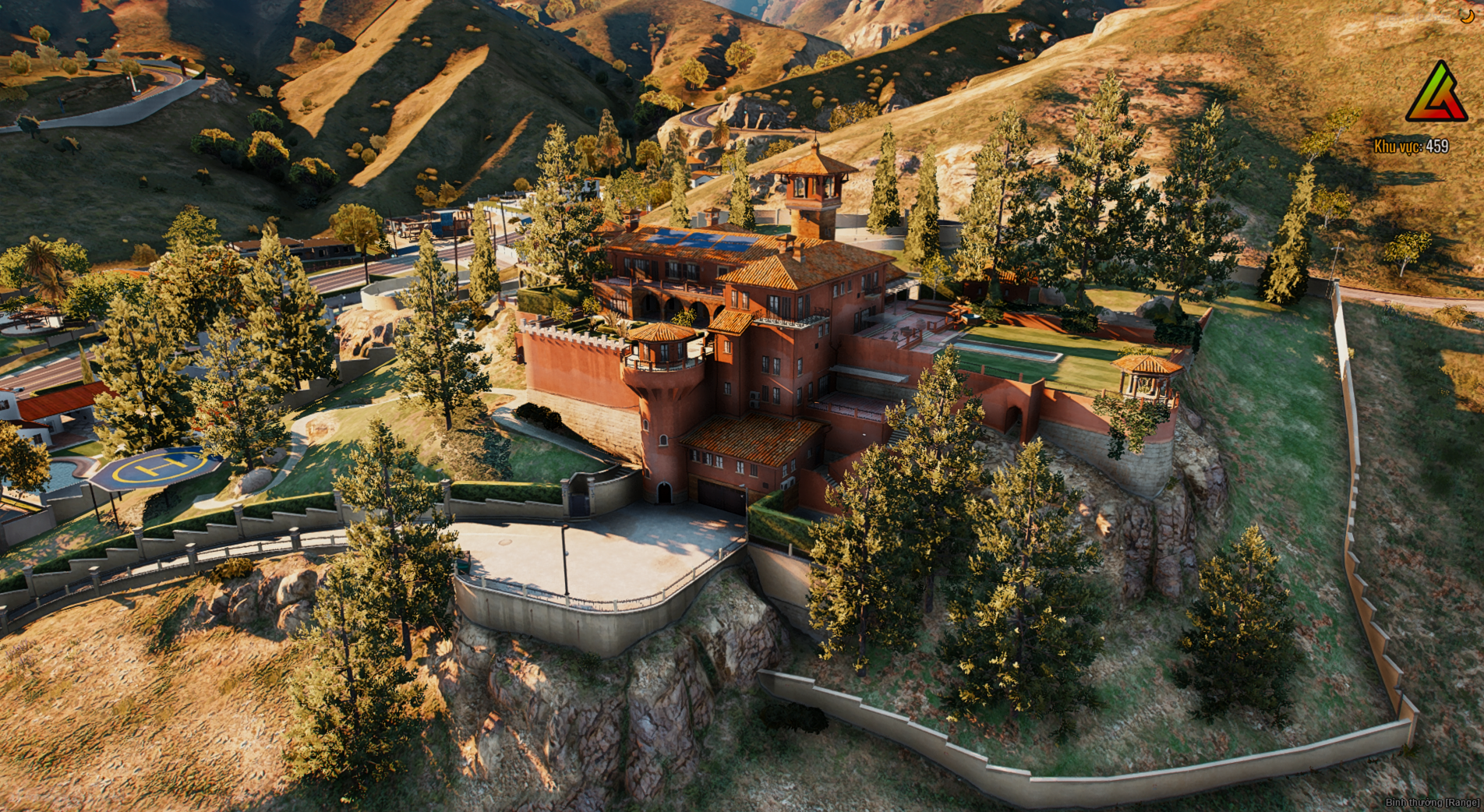Click the green-red triangle server logo
This screenshot has height=812, width=1484.
[x=1436, y=94]
